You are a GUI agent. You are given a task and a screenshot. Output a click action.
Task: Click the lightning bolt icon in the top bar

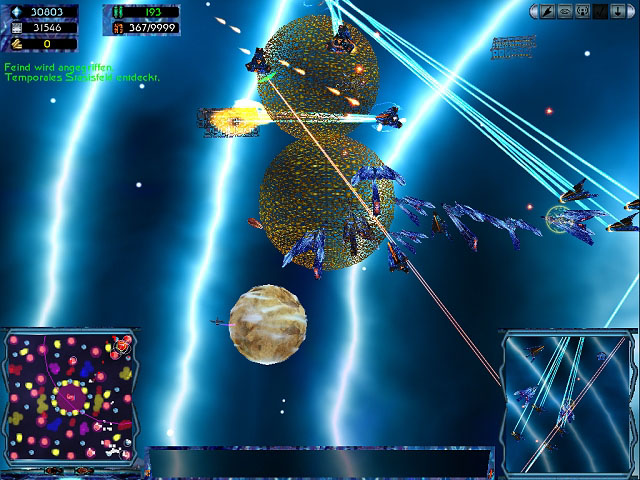(x=547, y=11)
